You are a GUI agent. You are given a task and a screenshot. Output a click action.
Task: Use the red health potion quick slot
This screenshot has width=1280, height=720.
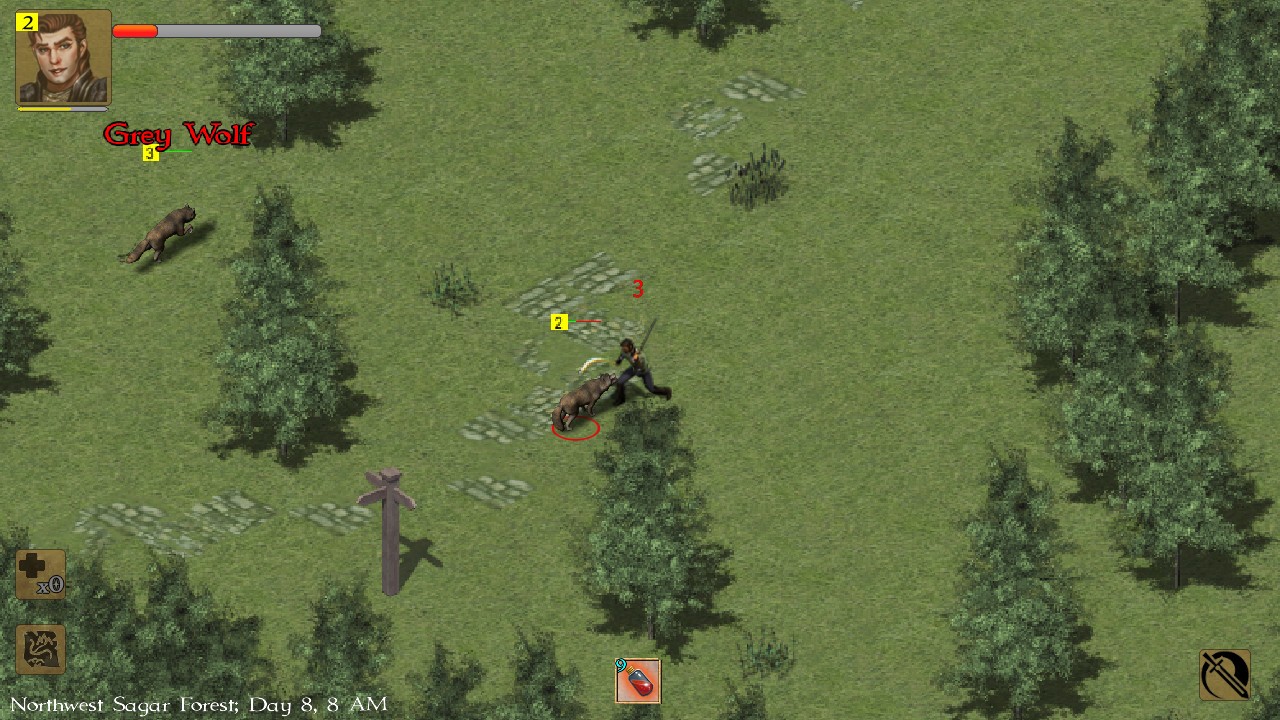pos(637,681)
